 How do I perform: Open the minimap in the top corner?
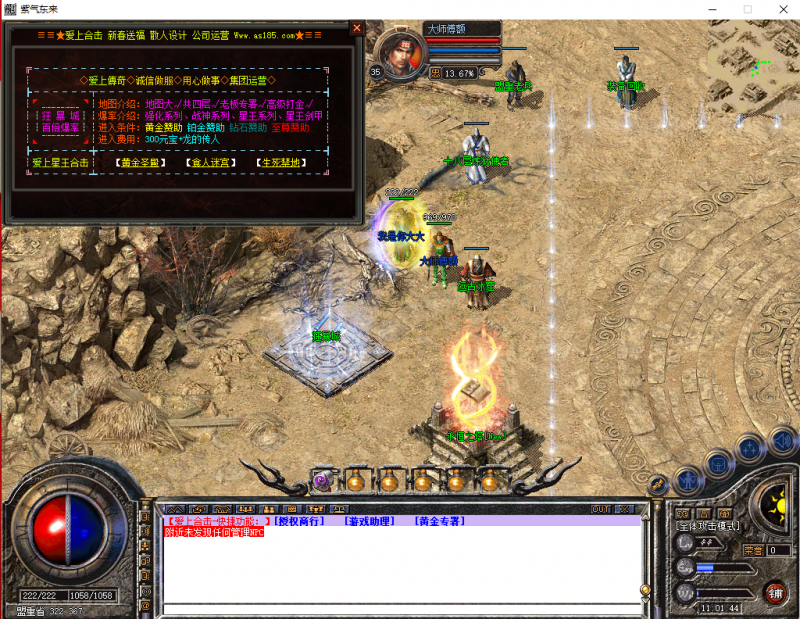coord(753,55)
